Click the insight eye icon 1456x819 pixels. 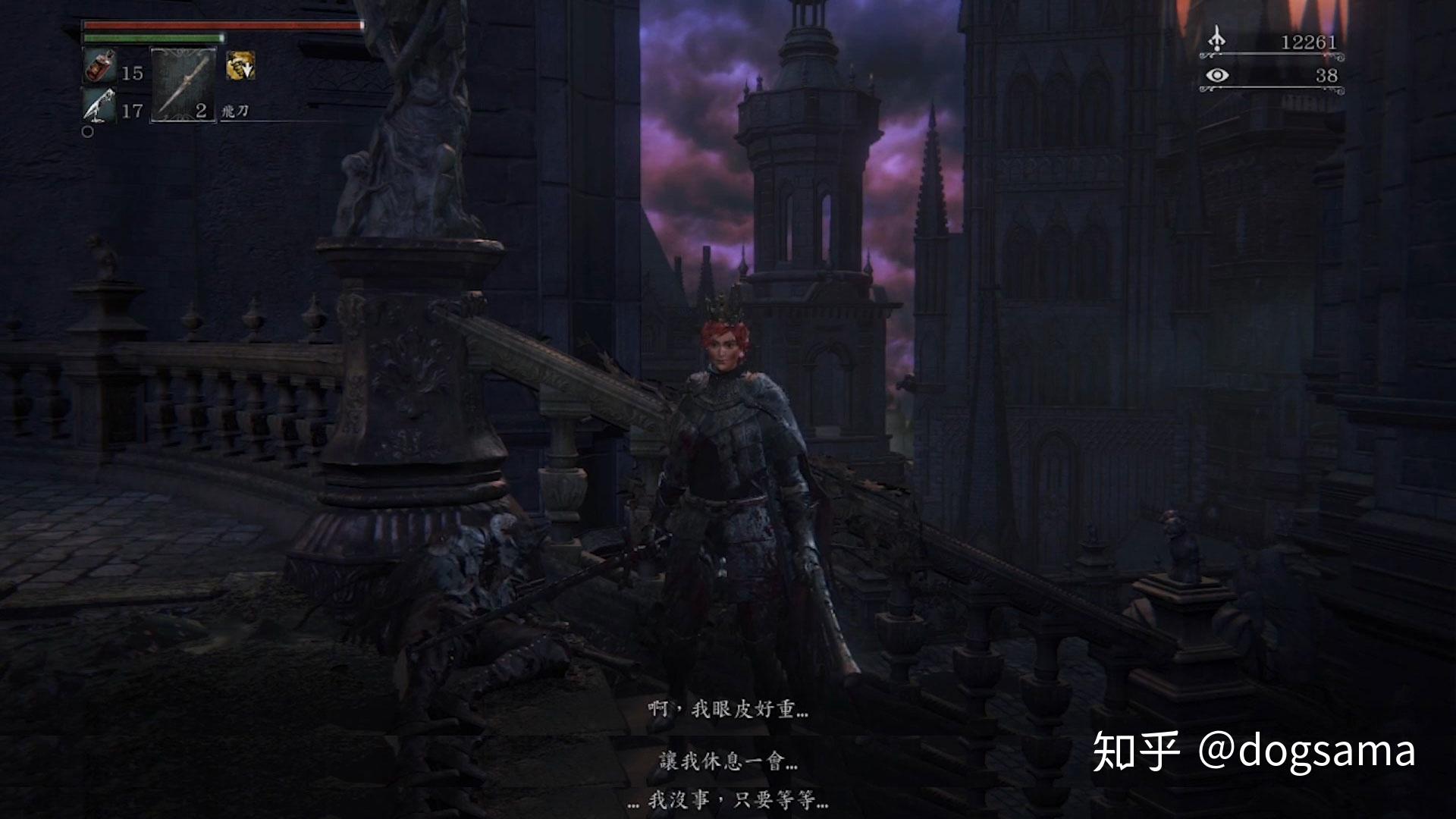(x=1217, y=75)
